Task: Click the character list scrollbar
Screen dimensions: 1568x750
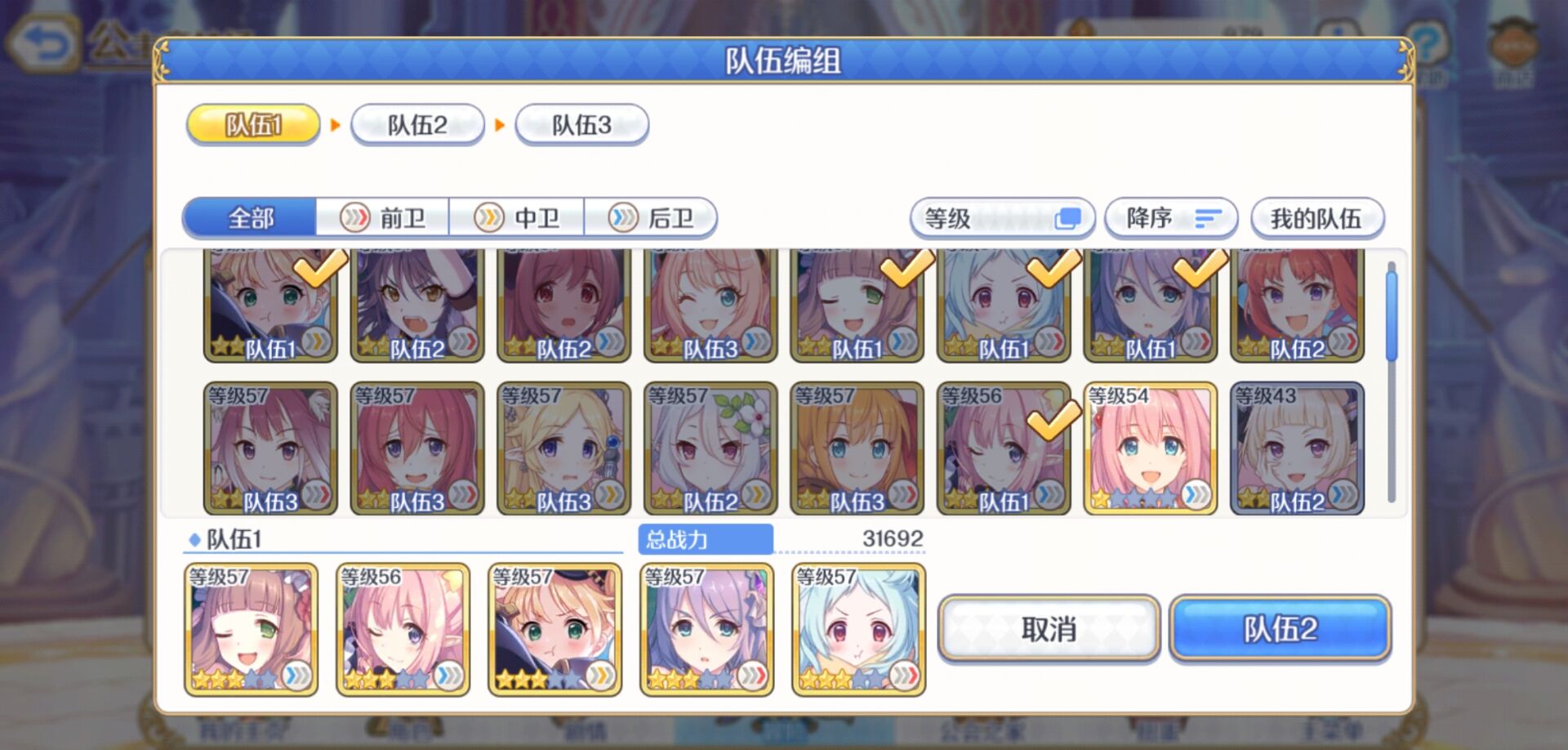Action: 1392,315
